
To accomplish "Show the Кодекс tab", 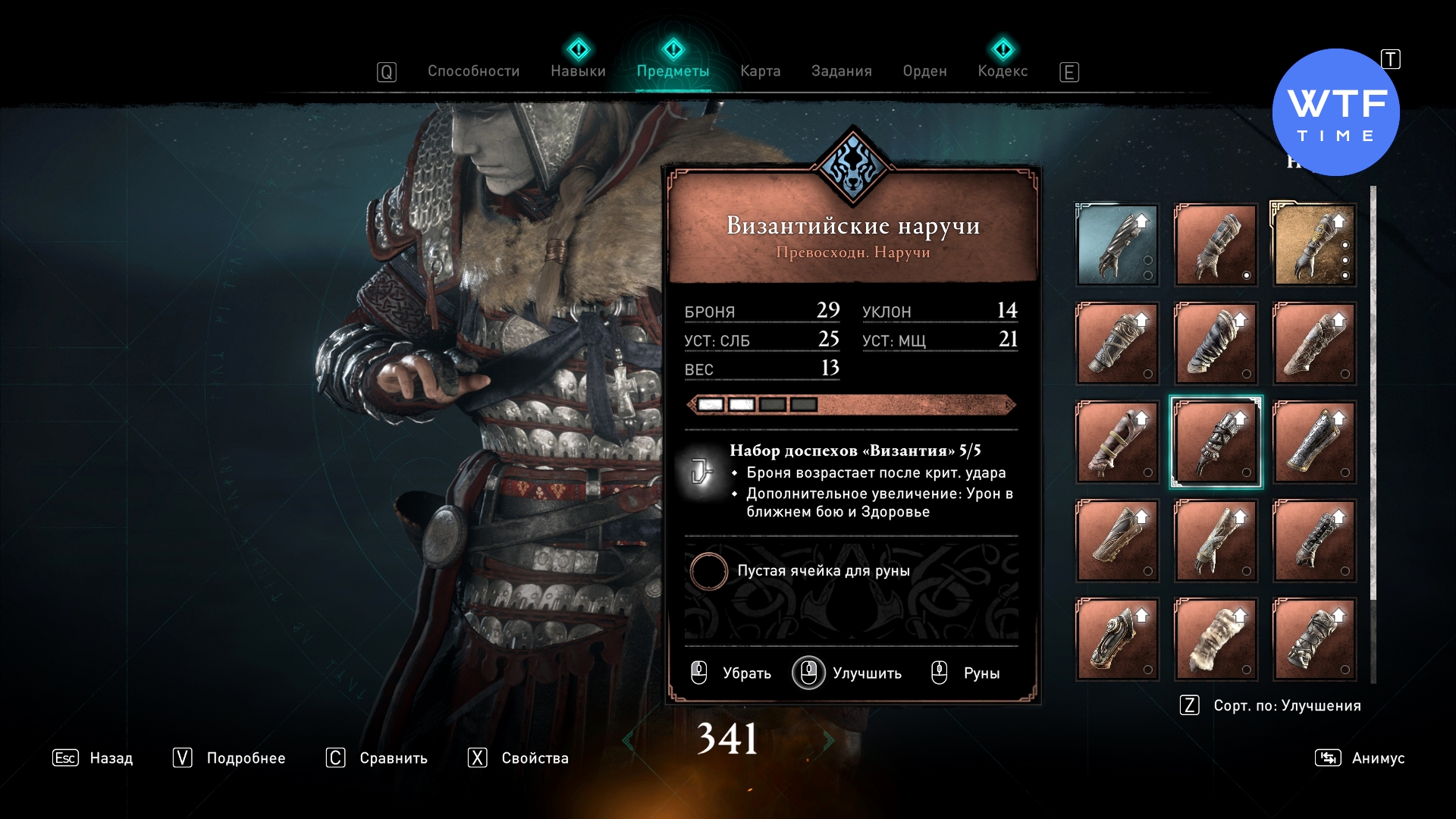I will [x=1003, y=71].
